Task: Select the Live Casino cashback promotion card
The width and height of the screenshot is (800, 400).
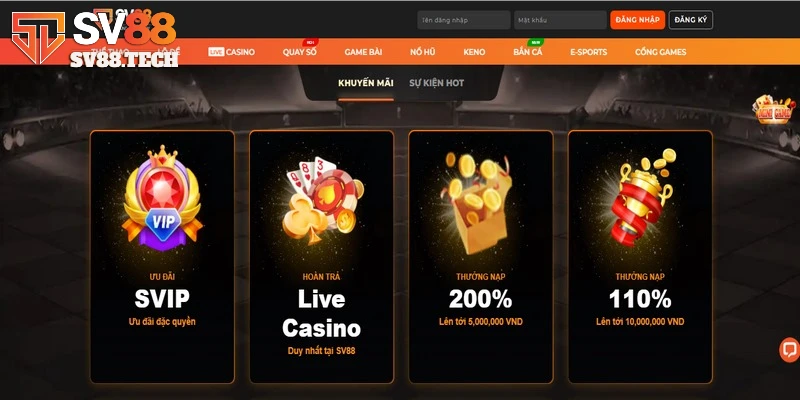Action: click(321, 257)
